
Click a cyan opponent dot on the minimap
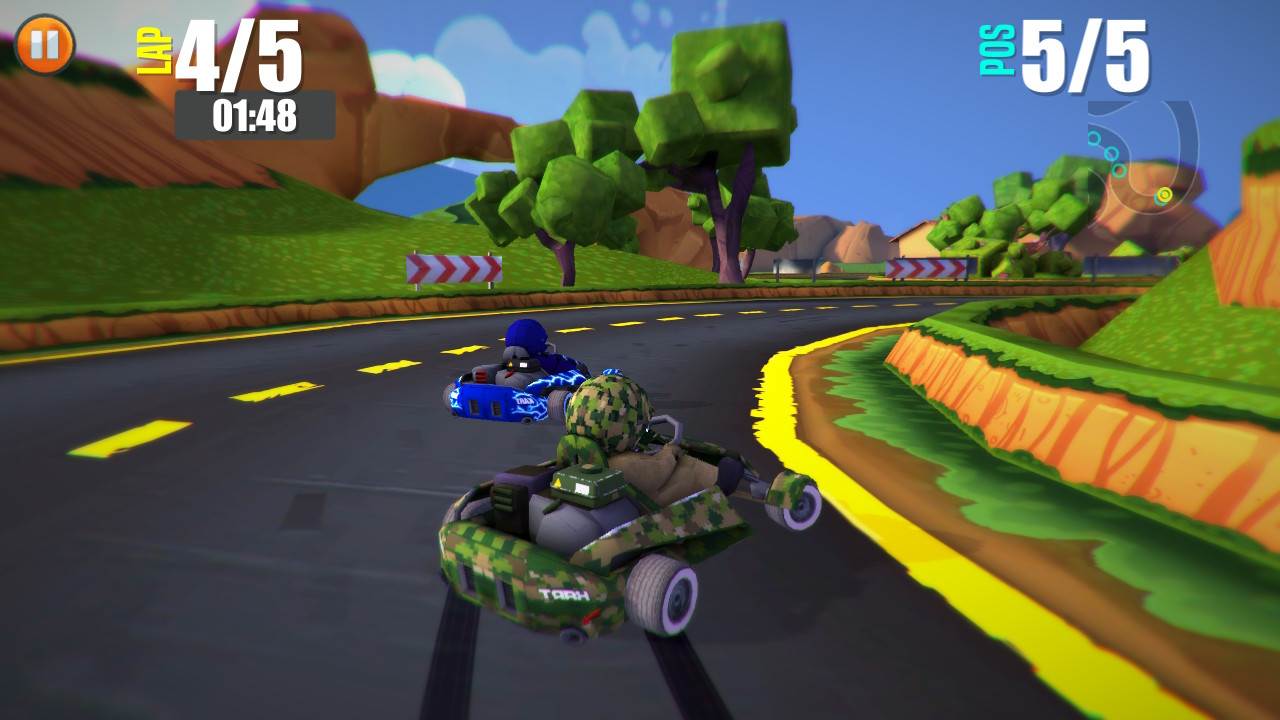coord(1112,153)
